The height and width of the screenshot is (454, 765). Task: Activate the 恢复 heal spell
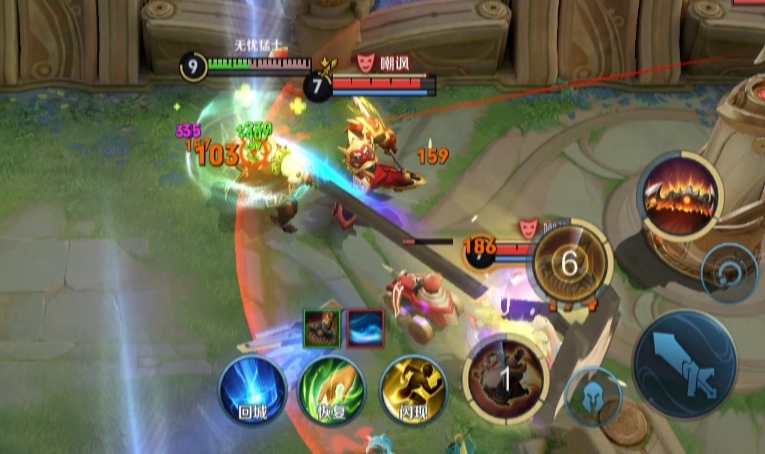332,390
